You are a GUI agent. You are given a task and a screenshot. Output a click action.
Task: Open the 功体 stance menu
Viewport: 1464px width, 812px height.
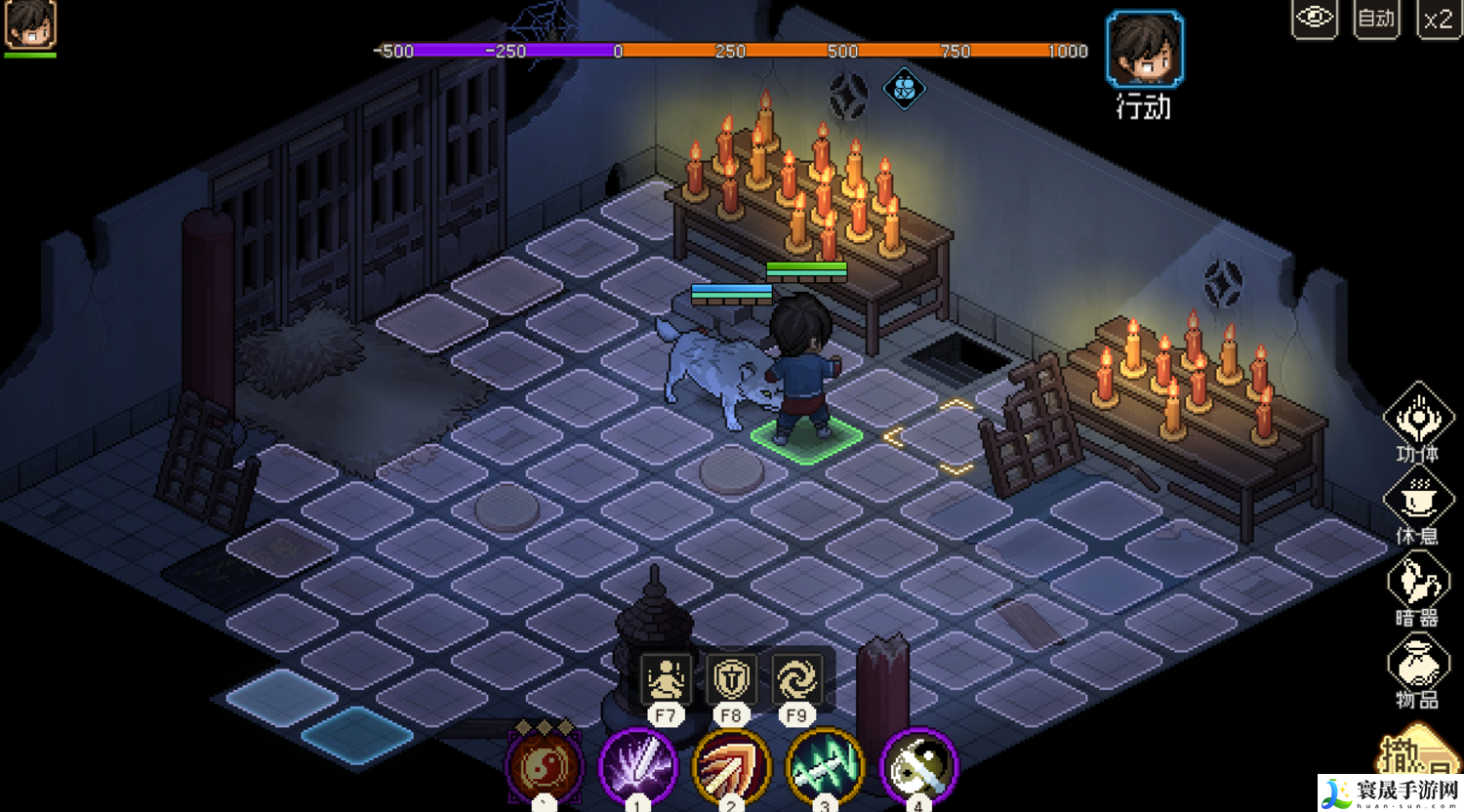(x=1417, y=418)
